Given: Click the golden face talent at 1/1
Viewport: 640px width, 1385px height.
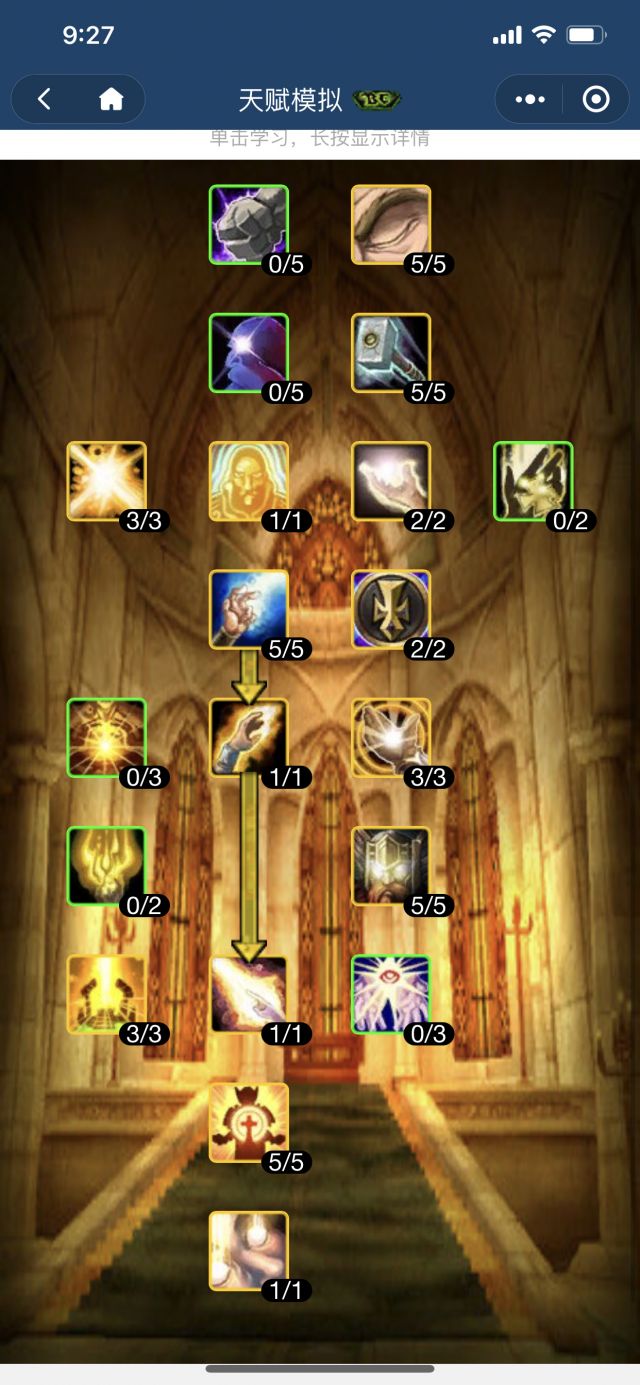Looking at the screenshot, I should click(249, 481).
